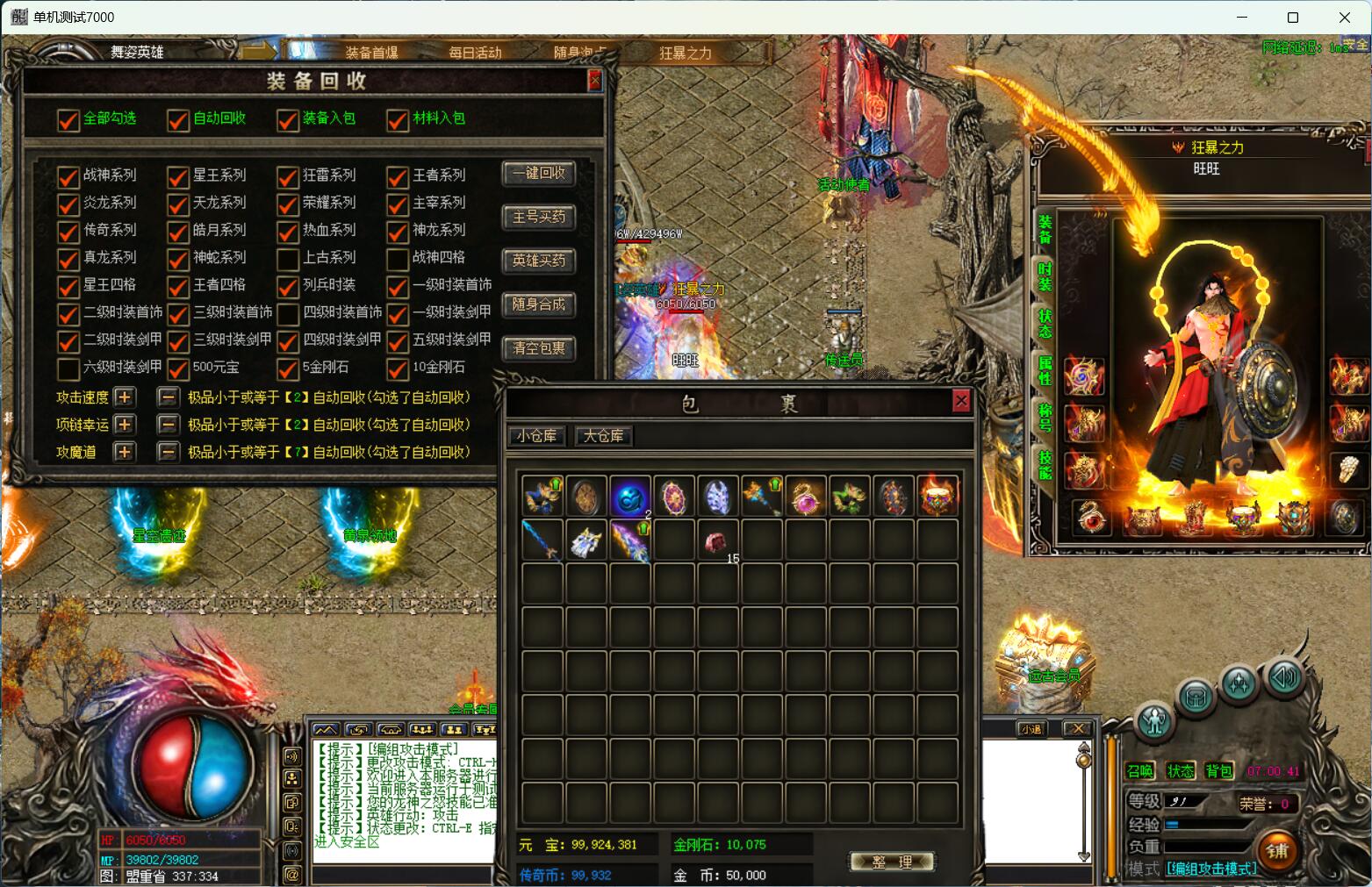Toggle the 自动回收 auto recycle checkbox
1372x887 pixels.
coord(178,119)
